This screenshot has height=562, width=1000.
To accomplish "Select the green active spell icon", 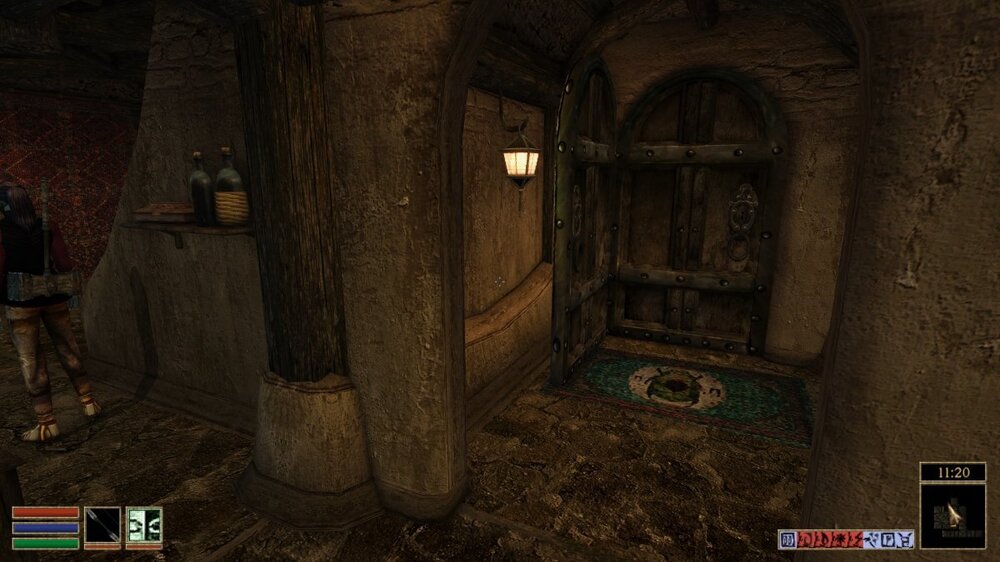I will click(x=144, y=526).
